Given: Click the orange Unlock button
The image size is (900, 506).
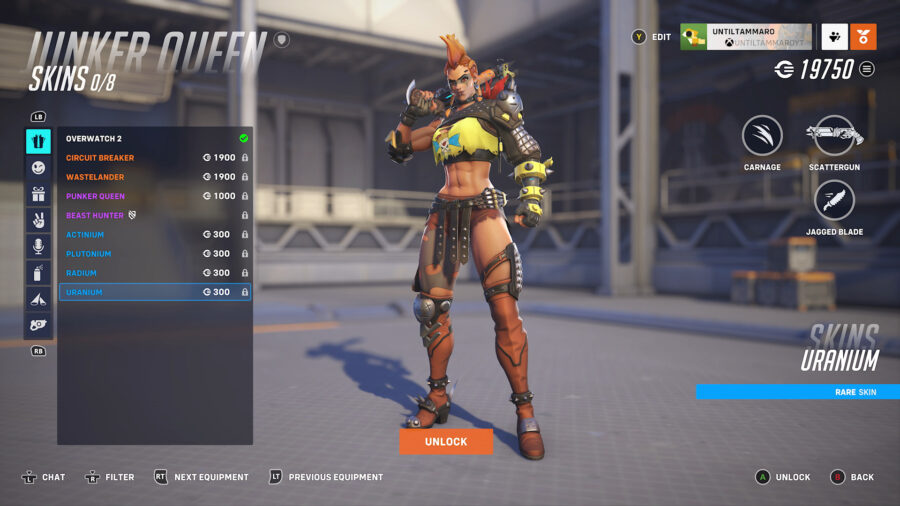Looking at the screenshot, I should (446, 442).
